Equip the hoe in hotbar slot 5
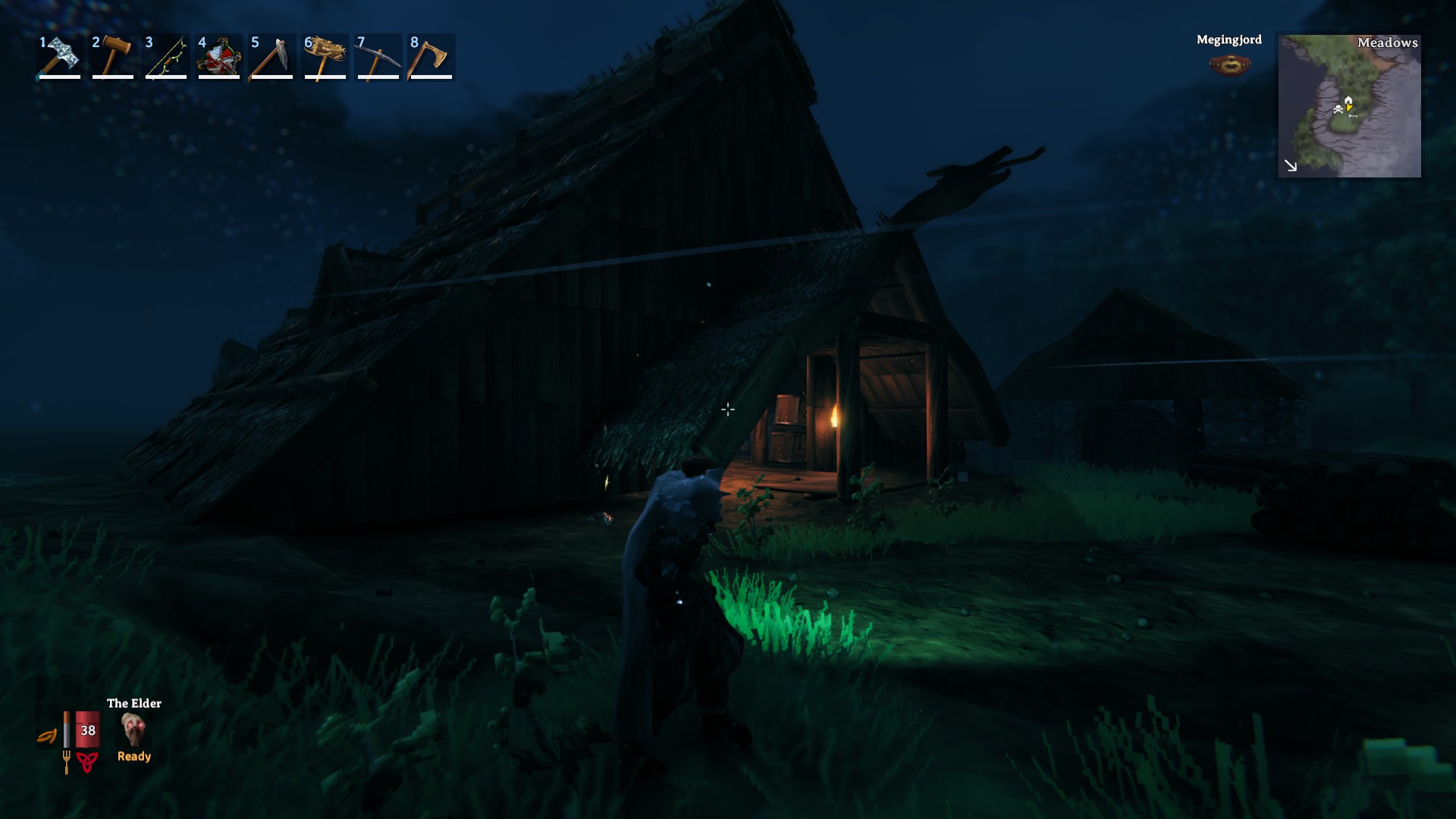 pos(272,57)
